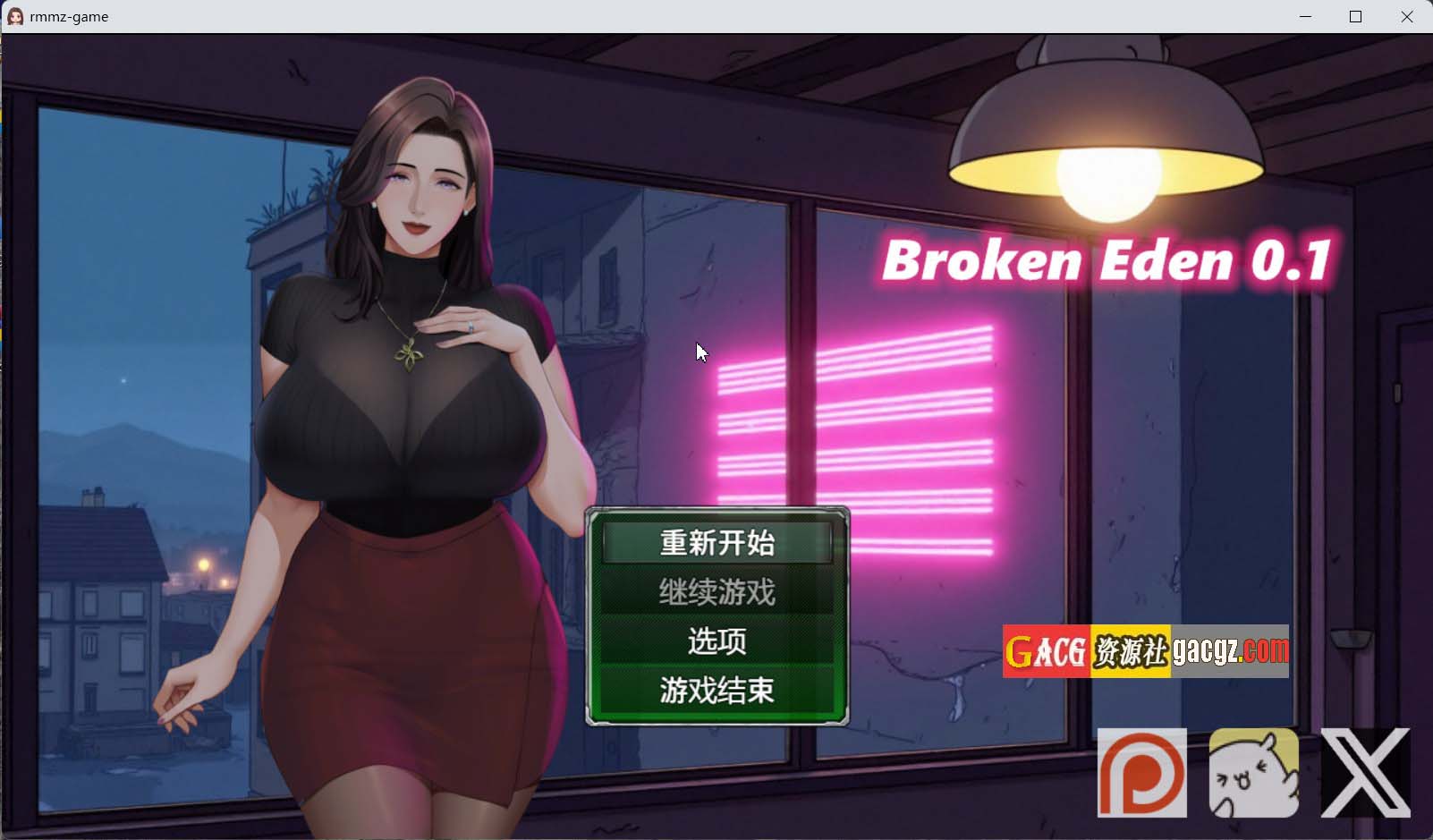Minimize the rmmz-game window
Screen dimensions: 1433x840
pyautogui.click(x=1306, y=16)
